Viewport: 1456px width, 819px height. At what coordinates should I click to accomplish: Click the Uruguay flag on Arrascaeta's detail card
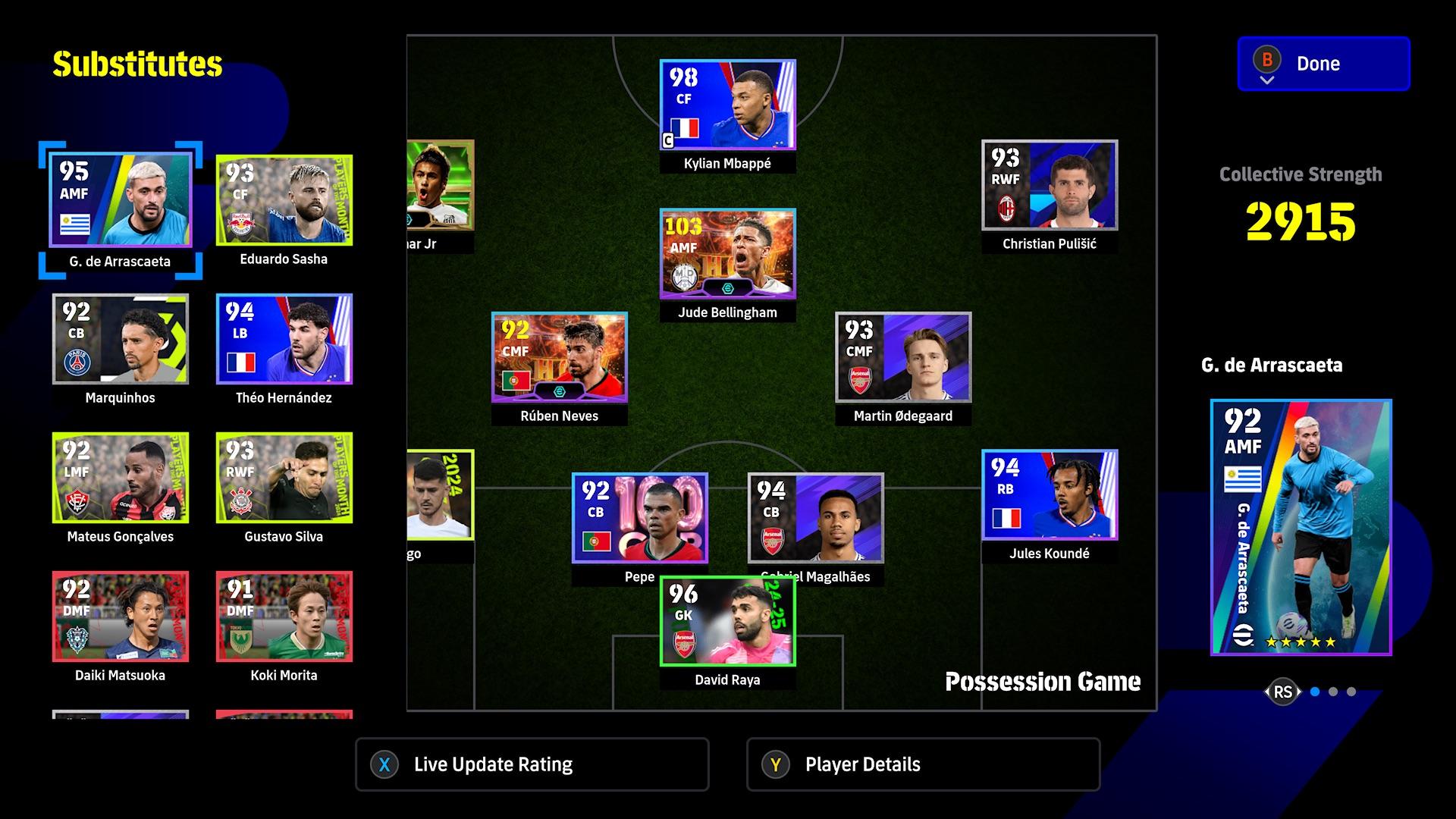point(1242,479)
